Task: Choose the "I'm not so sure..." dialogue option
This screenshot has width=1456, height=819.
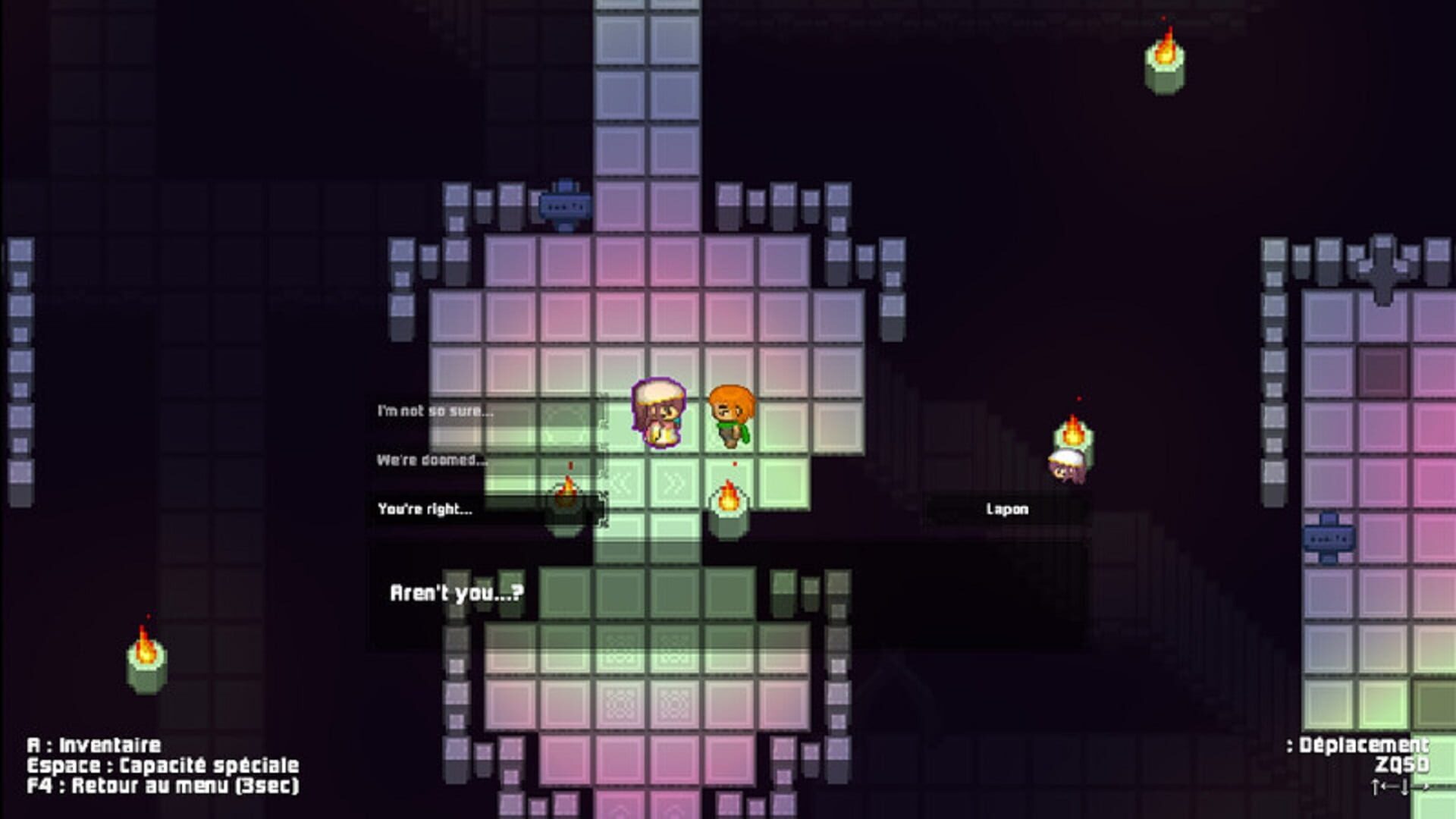Action: (435, 409)
